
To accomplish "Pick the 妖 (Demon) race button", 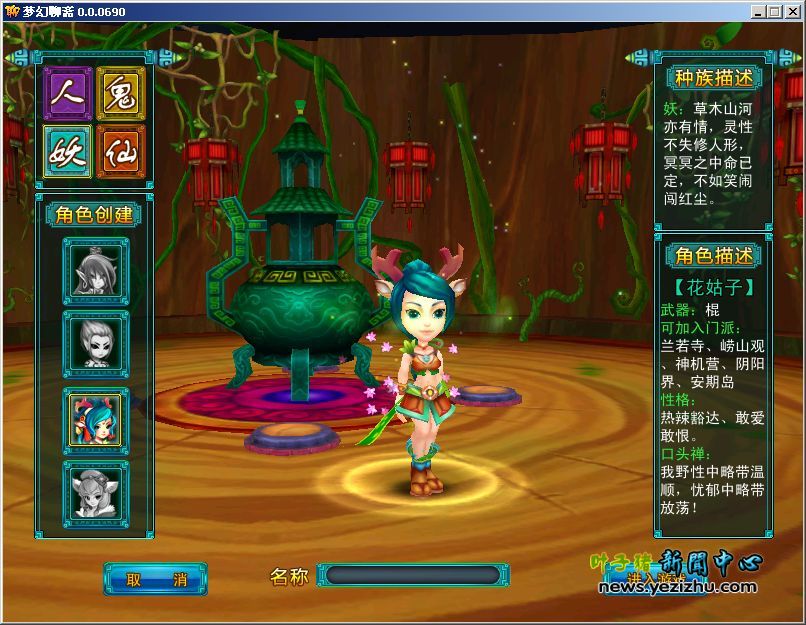I will point(68,152).
